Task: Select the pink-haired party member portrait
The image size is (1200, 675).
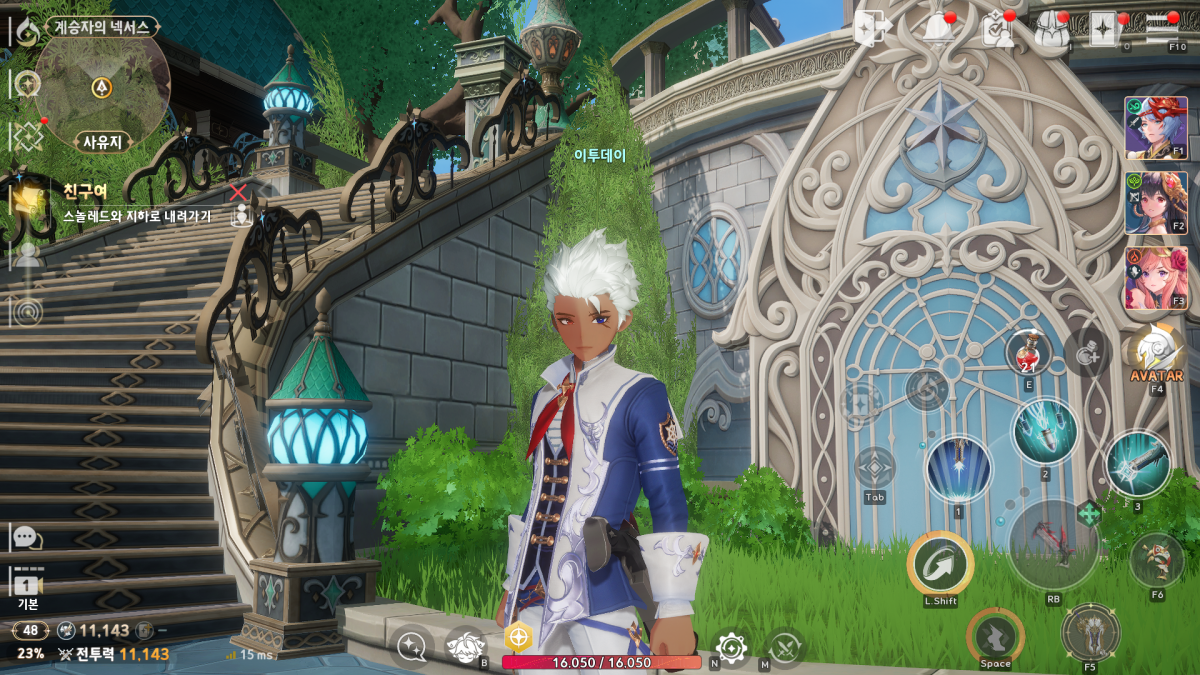Action: click(1156, 277)
